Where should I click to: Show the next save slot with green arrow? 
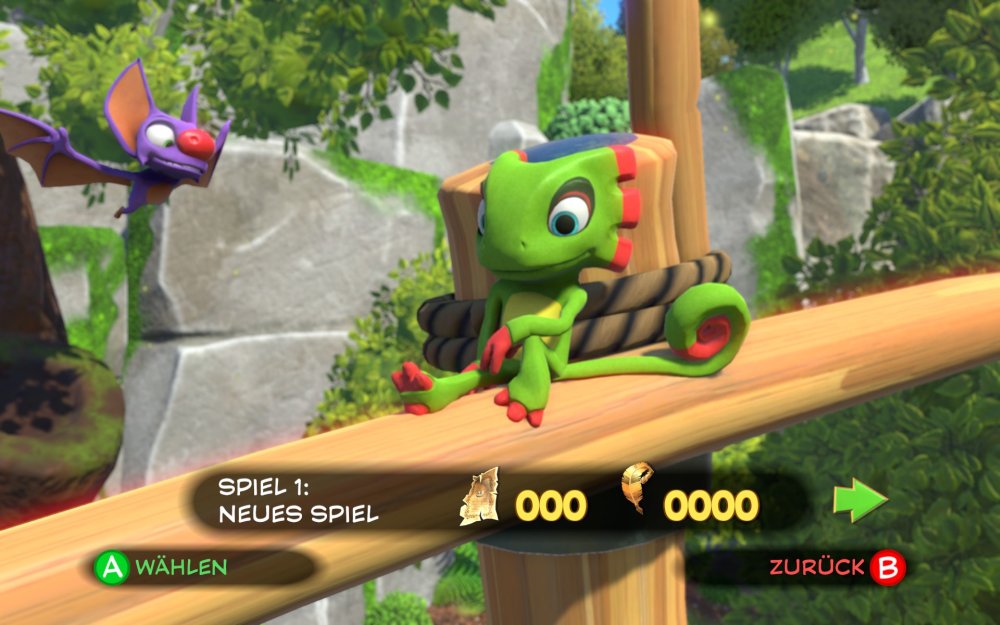coord(859,500)
